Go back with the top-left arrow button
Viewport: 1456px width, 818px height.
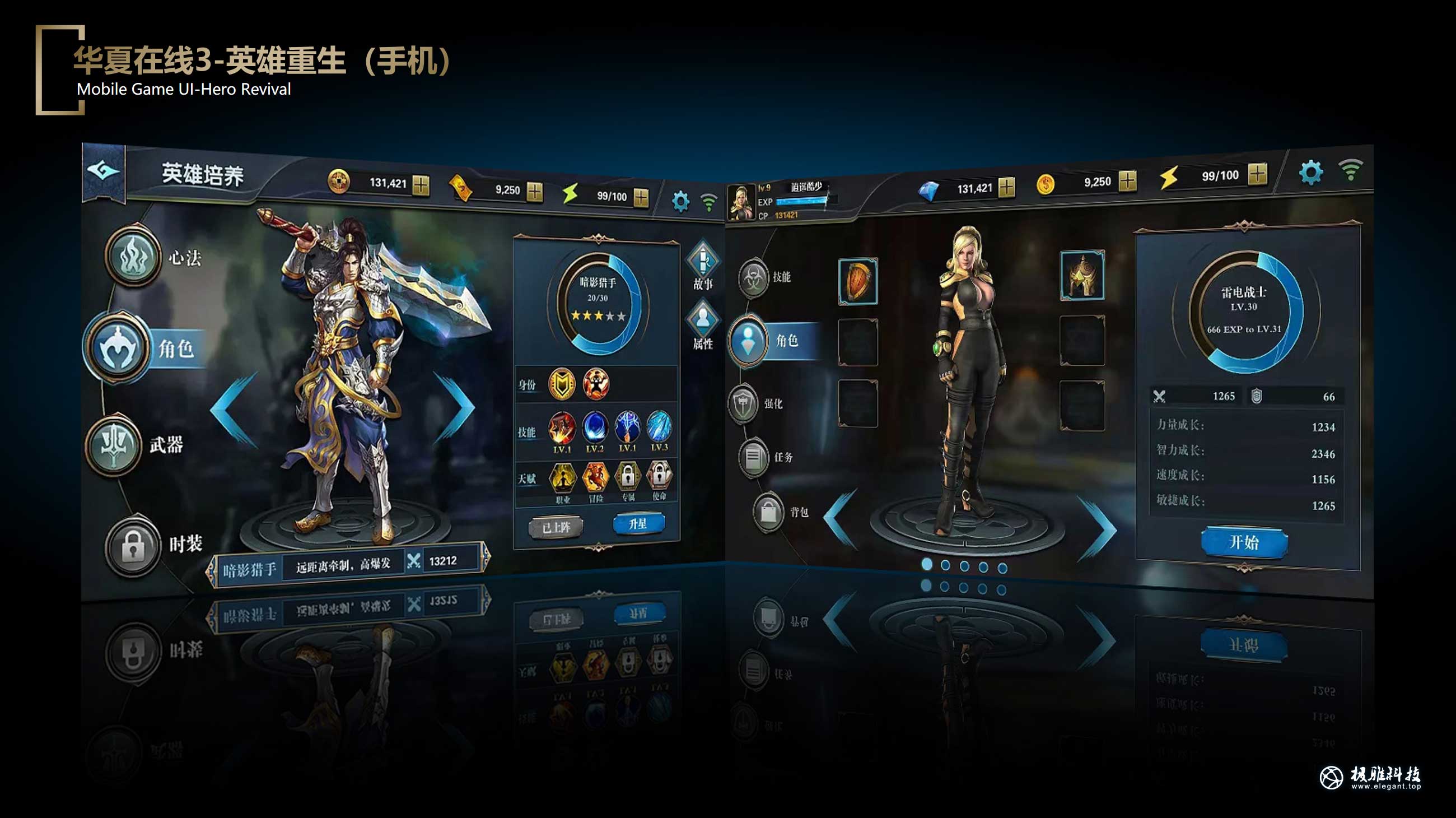pyautogui.click(x=104, y=170)
